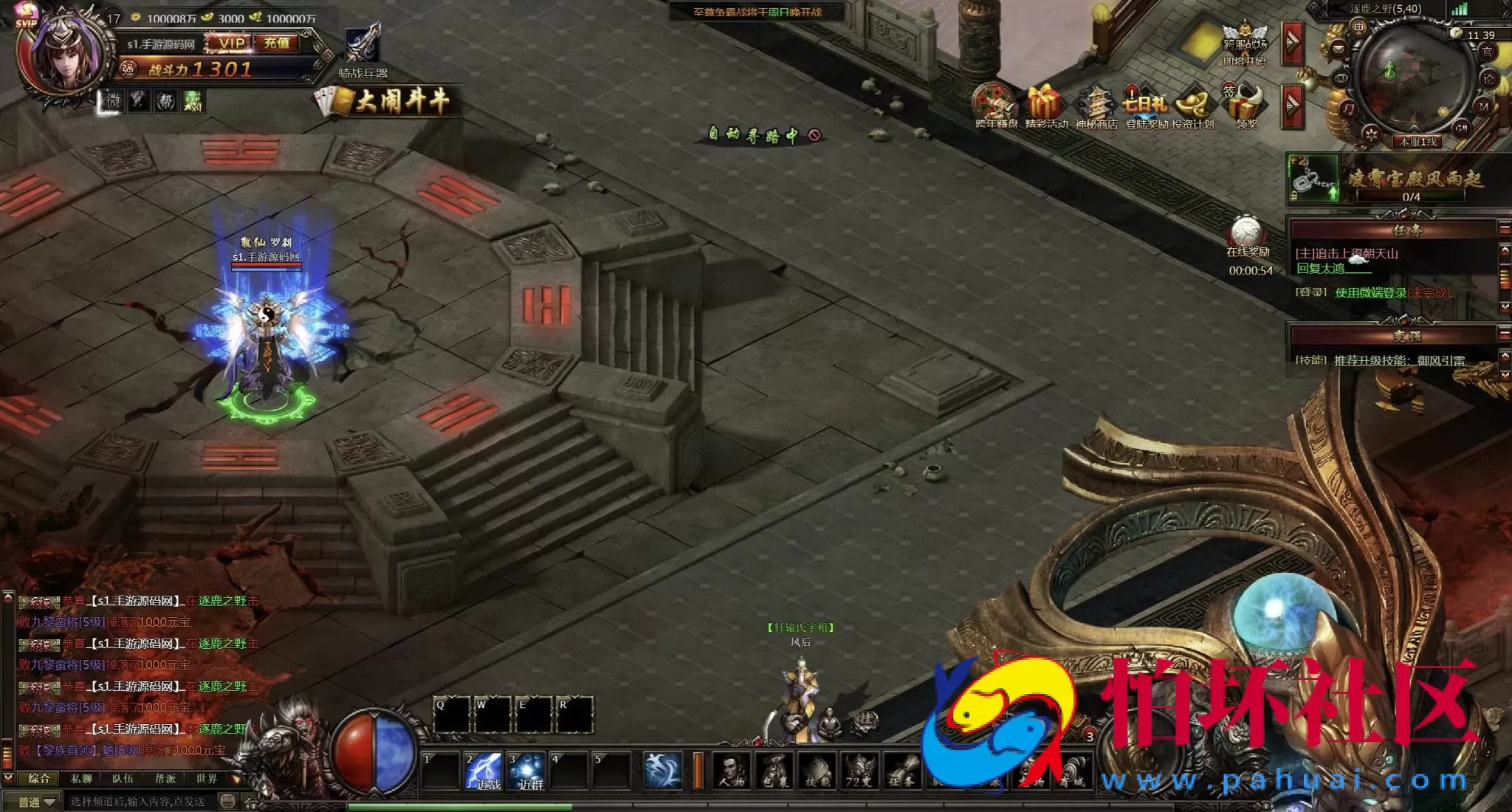Open the 骑战兵器 mounted weapon icon
Screen dimensions: 1512x812
coord(362,46)
